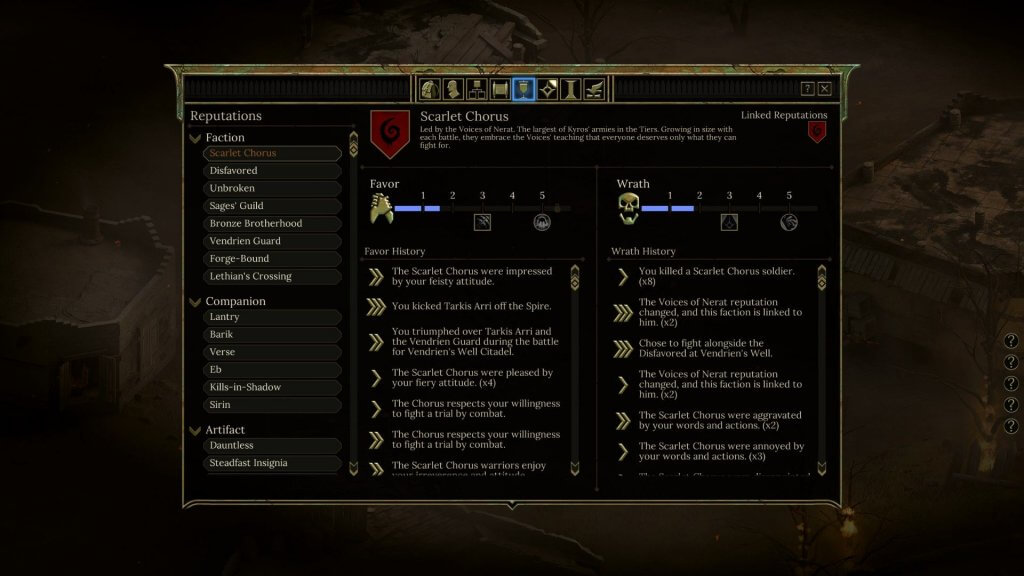Open Lethian's Crossing reputation
Screen dimensions: 1024x576
pyautogui.click(x=272, y=276)
